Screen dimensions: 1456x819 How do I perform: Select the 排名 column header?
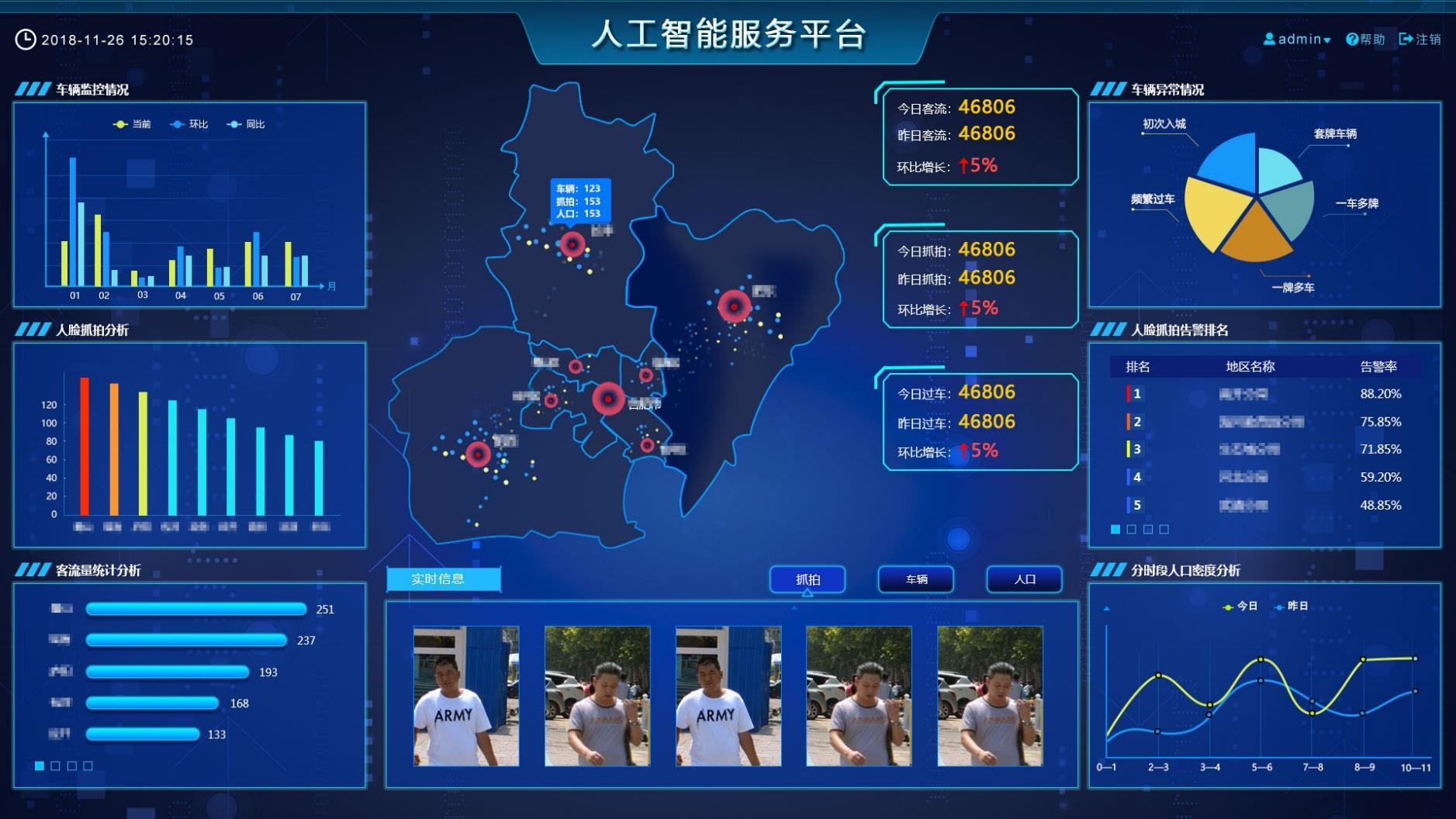[x=1138, y=367]
